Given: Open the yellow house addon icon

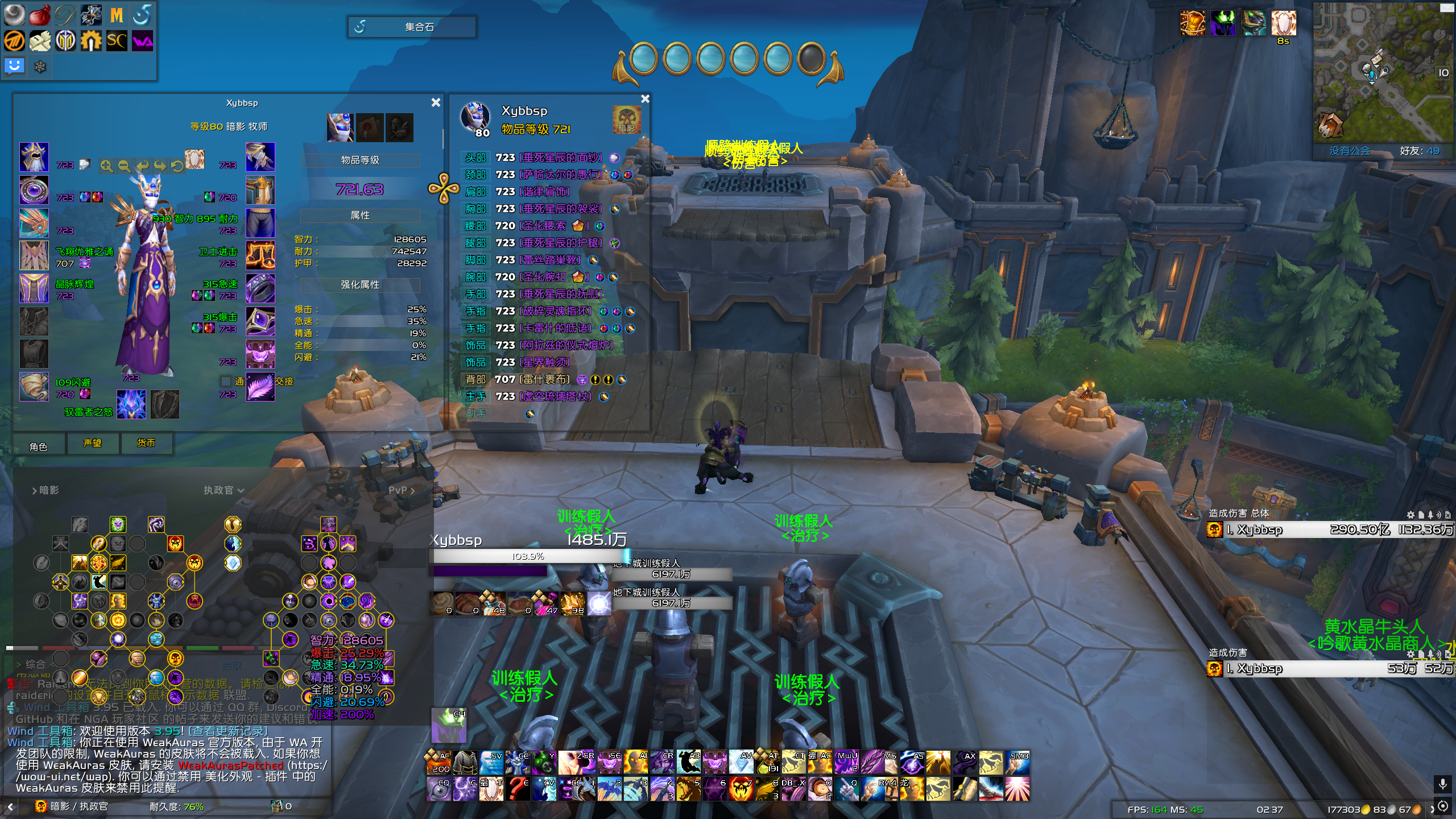Looking at the screenshot, I should click(x=91, y=41).
